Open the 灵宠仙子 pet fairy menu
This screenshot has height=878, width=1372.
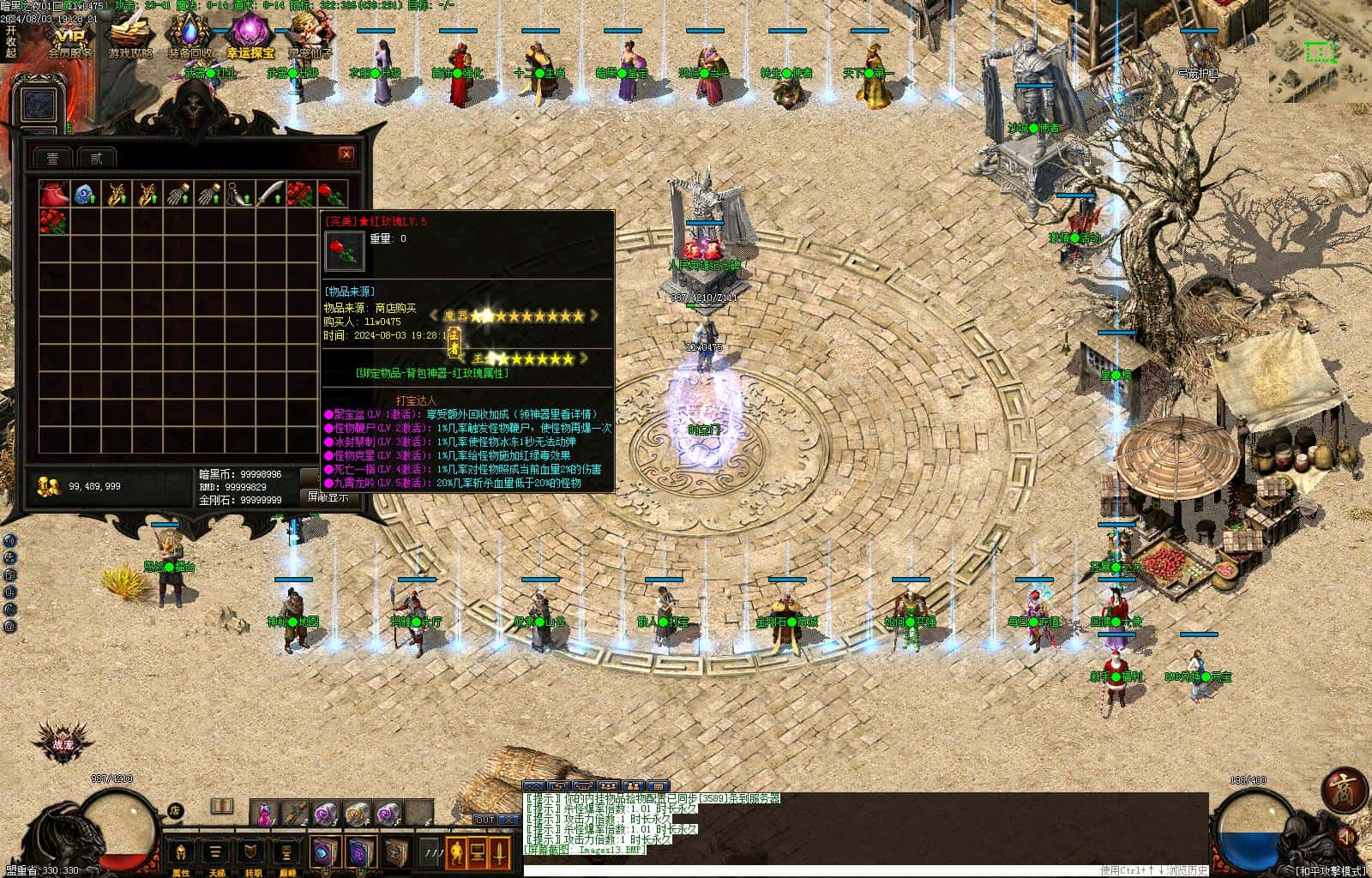[x=310, y=38]
